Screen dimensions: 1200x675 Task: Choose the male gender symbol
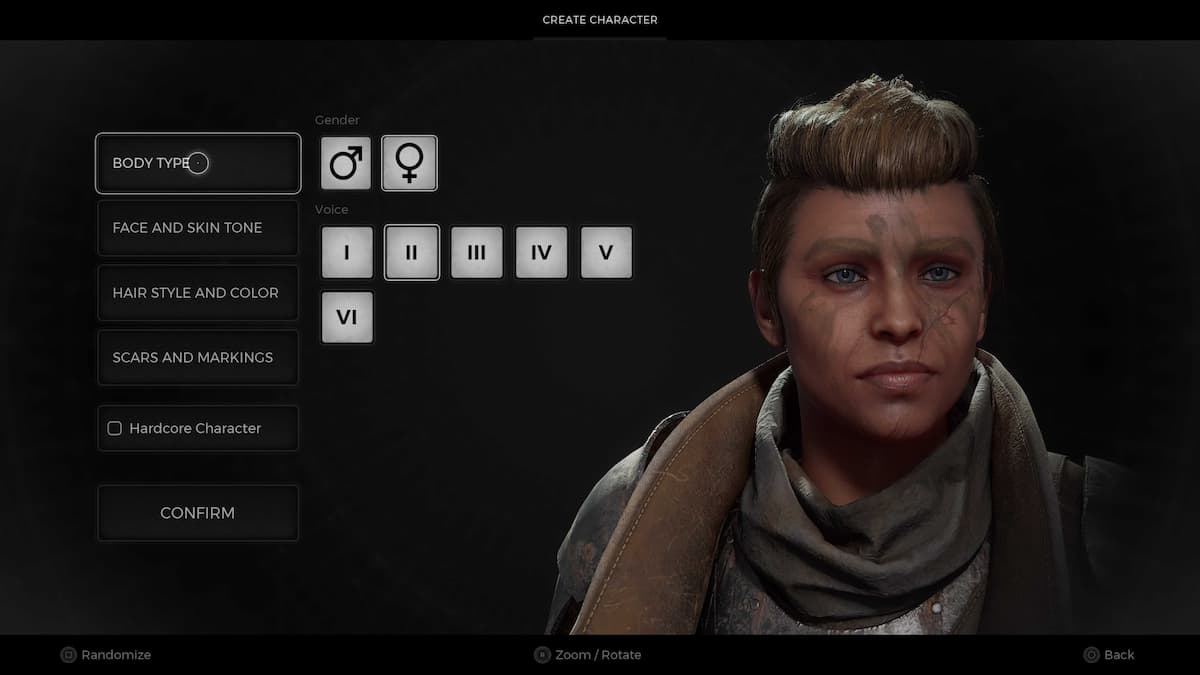click(346, 163)
